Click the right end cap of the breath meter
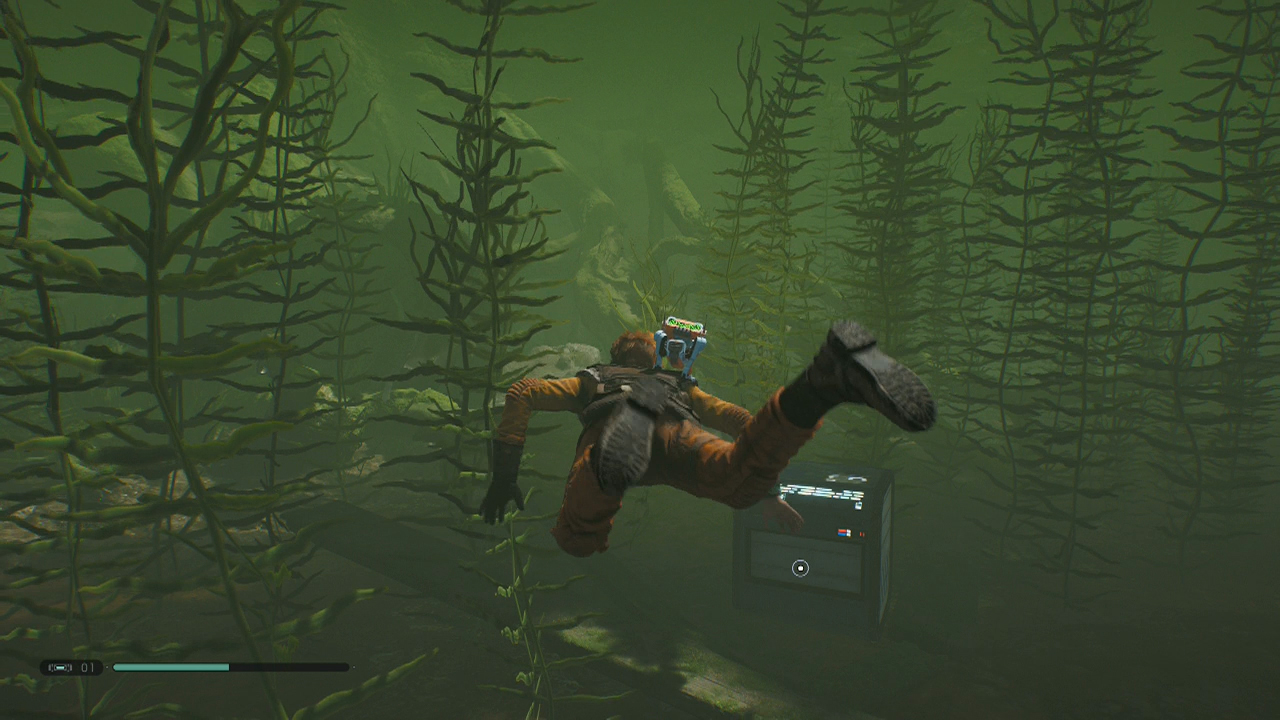The width and height of the screenshot is (1280, 720). click(352, 667)
